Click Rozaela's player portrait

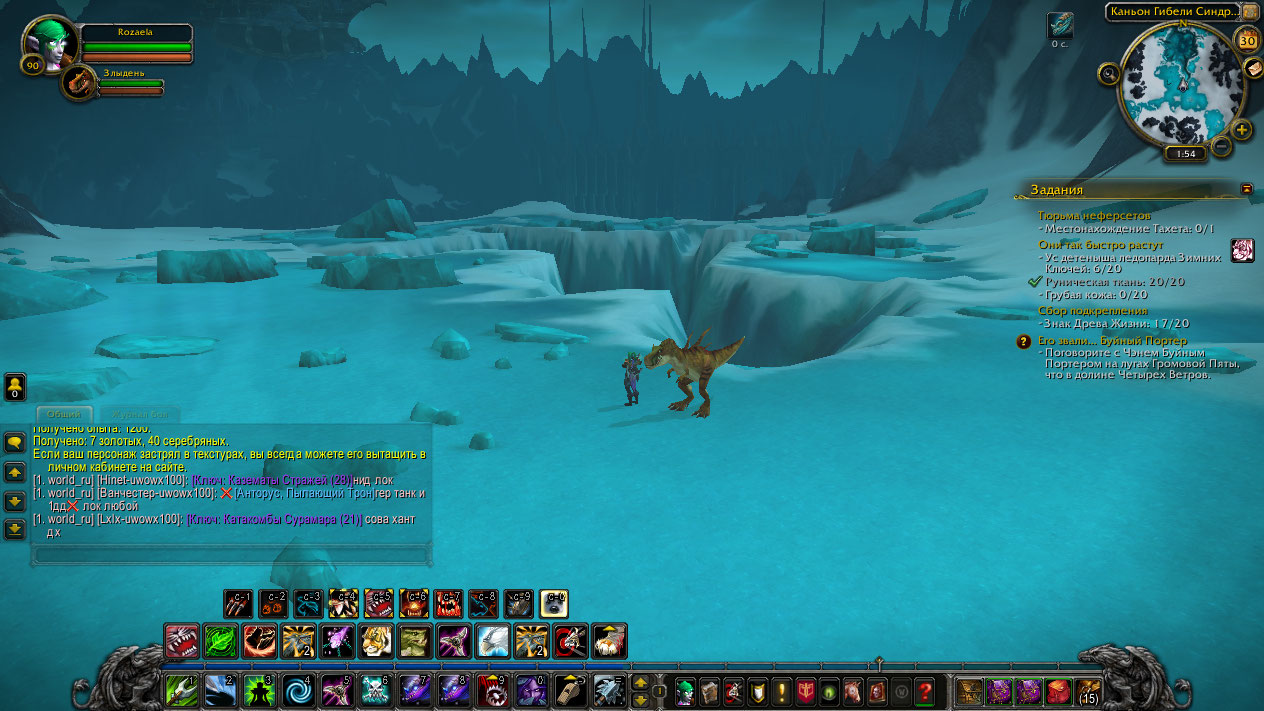pyautogui.click(x=49, y=44)
